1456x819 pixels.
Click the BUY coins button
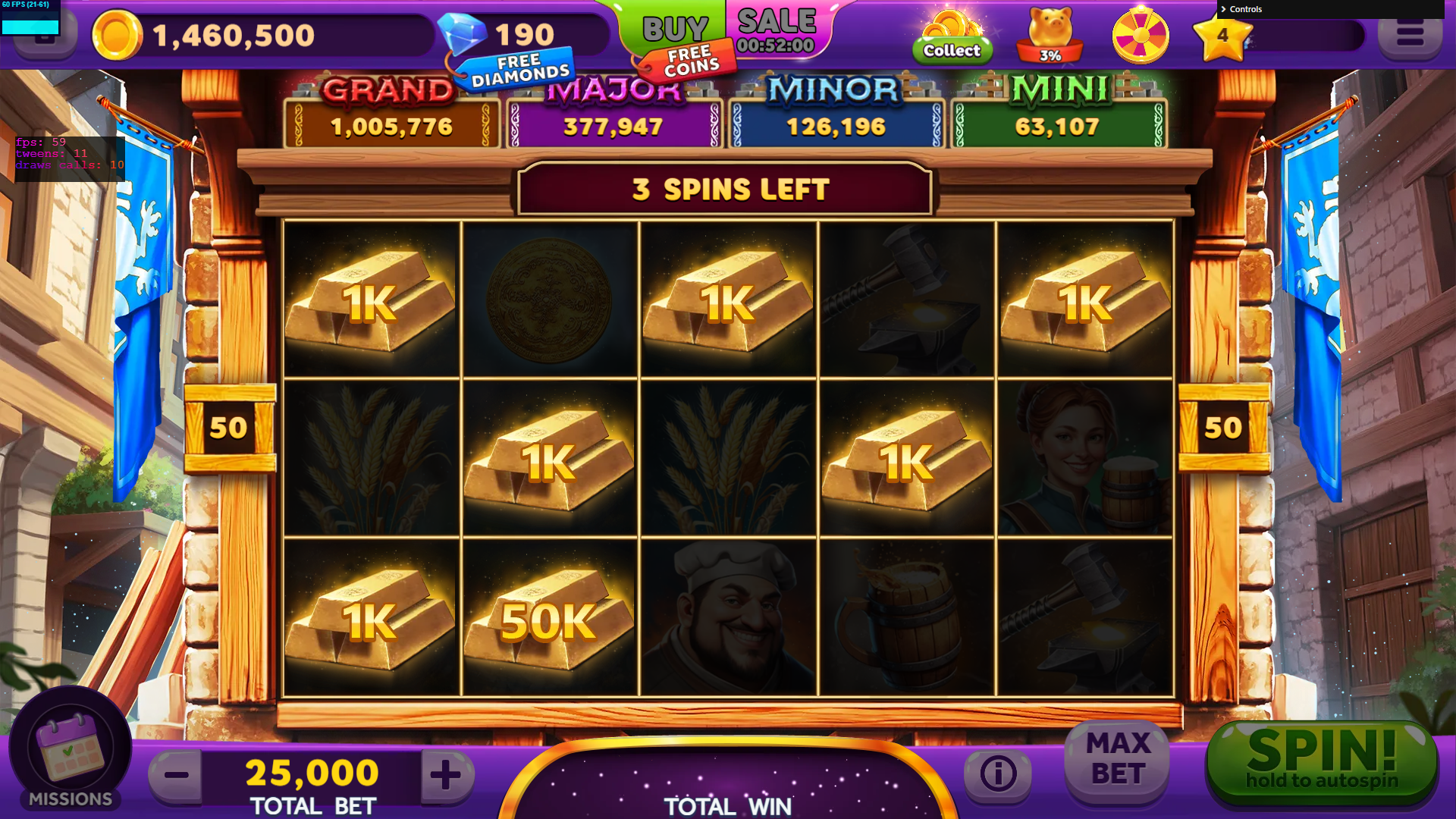(674, 29)
